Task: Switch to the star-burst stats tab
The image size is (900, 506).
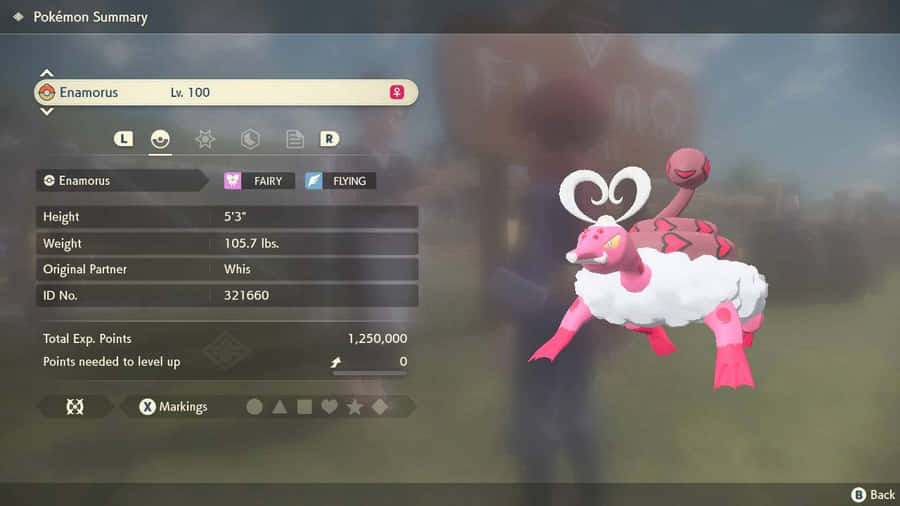Action: pos(205,139)
